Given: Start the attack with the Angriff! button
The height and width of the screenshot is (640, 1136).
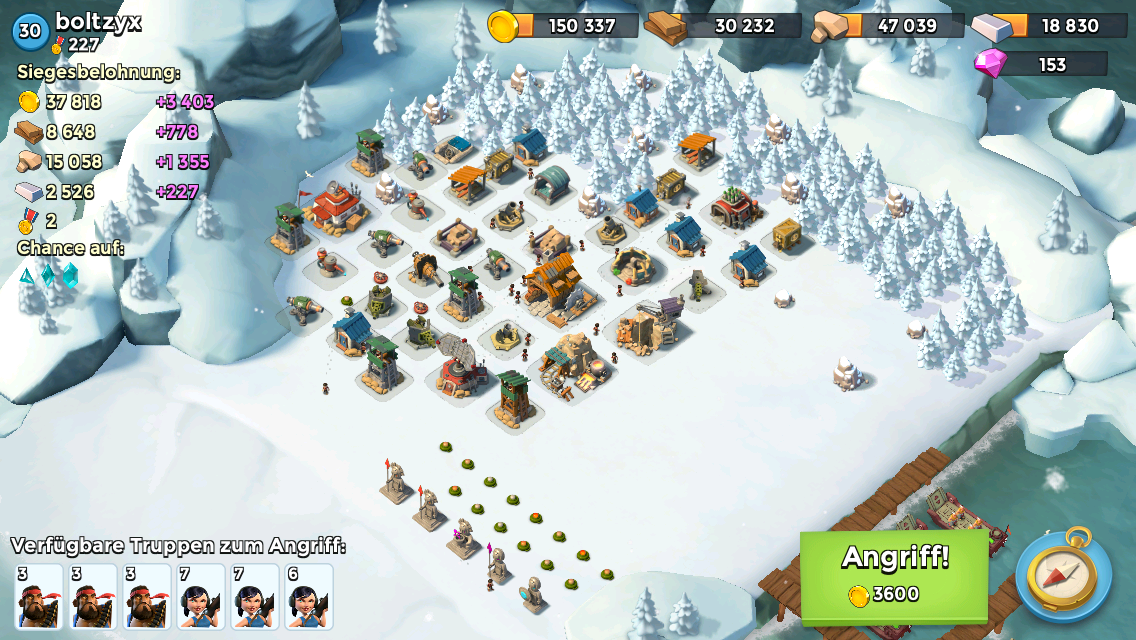Looking at the screenshot, I should 894,576.
